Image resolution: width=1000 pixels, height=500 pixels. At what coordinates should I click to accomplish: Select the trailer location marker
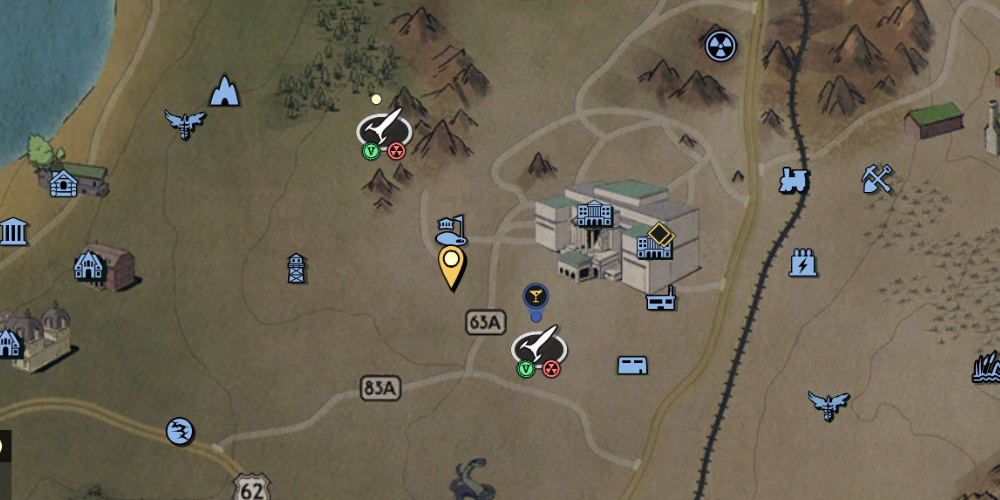coord(632,365)
